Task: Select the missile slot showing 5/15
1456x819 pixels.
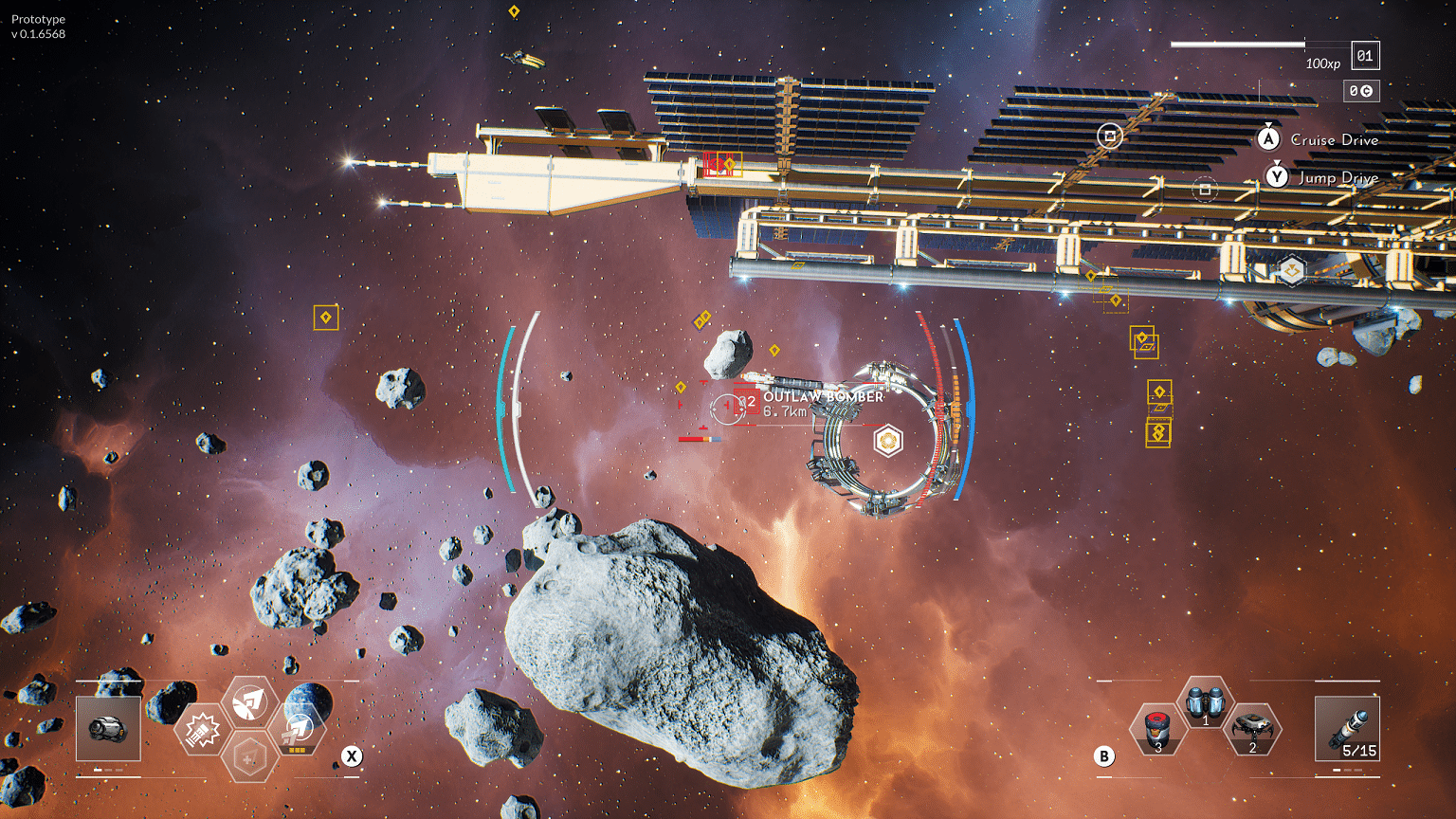Action: coord(1347,728)
